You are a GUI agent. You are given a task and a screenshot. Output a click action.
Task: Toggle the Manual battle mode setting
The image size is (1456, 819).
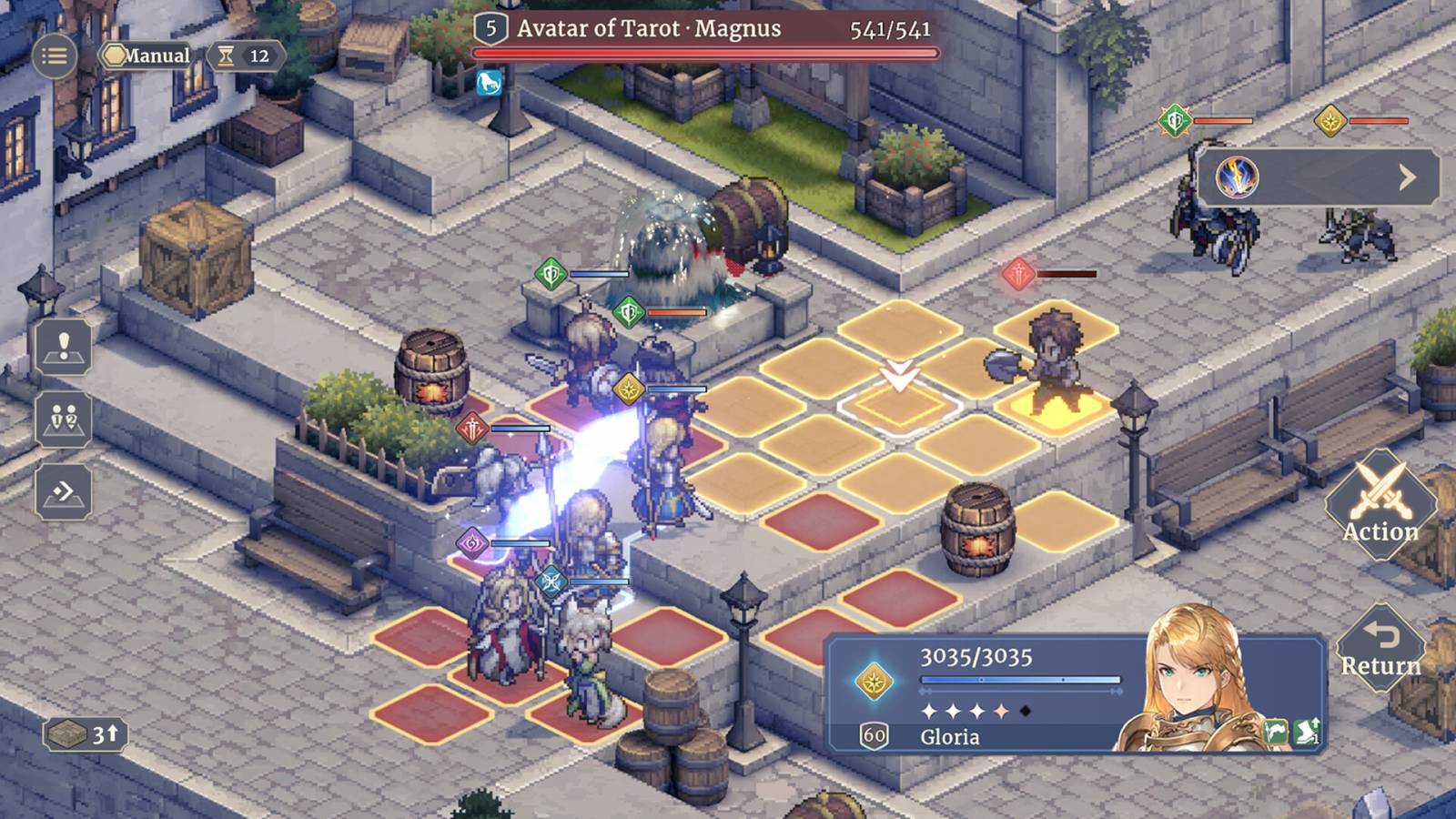click(148, 56)
